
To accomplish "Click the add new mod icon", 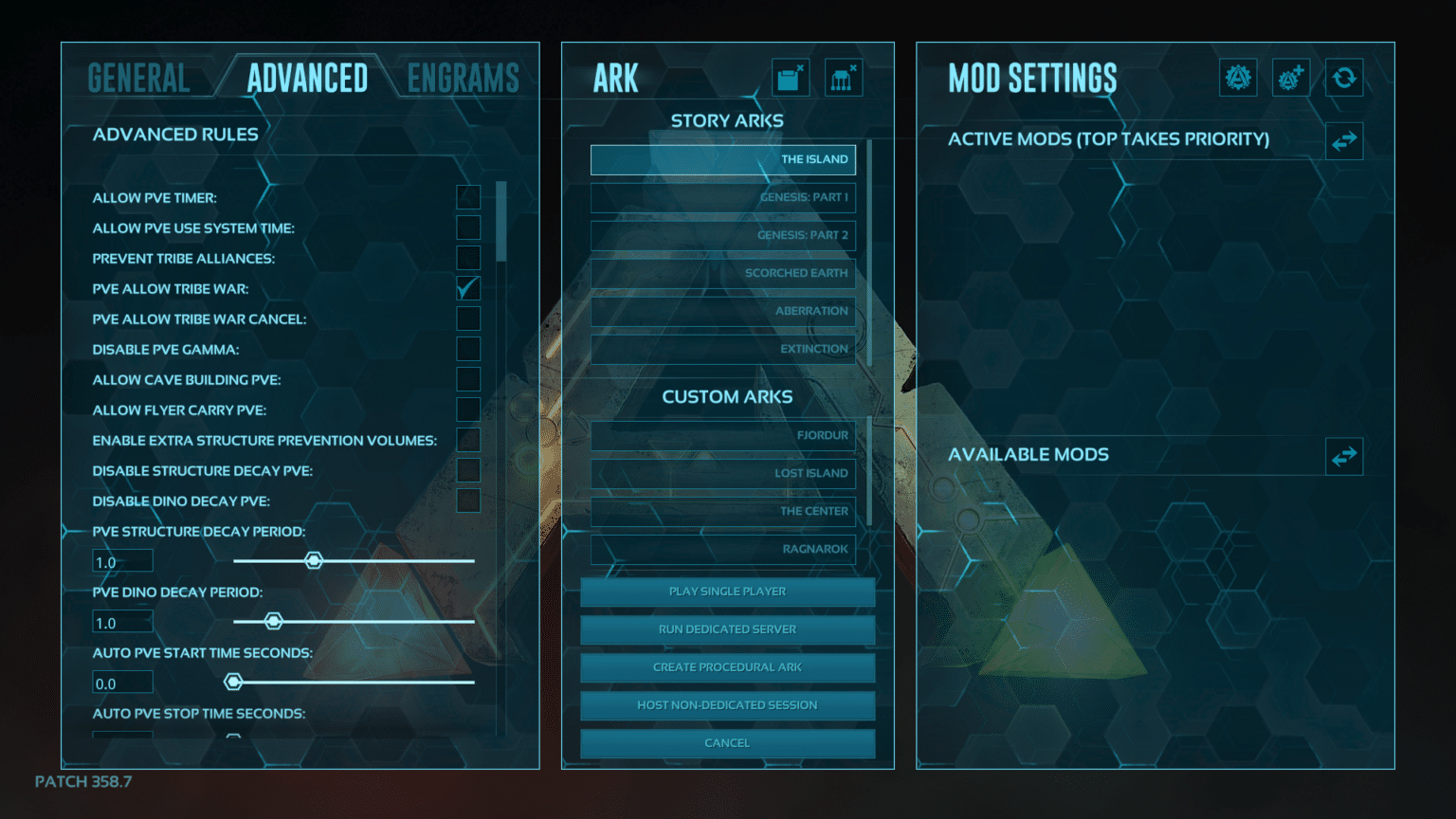I will [1290, 78].
